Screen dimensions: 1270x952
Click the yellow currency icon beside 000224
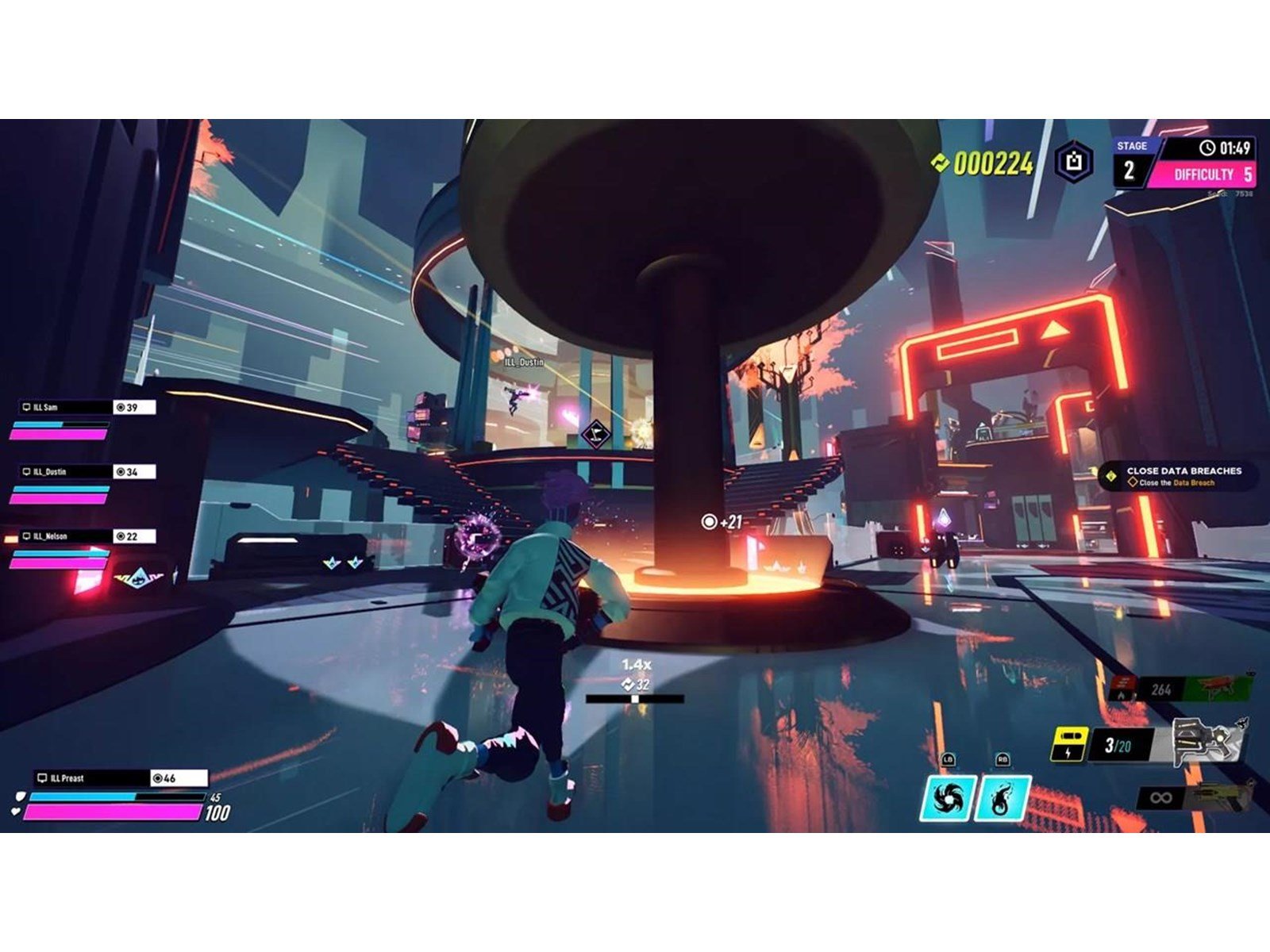(x=941, y=163)
